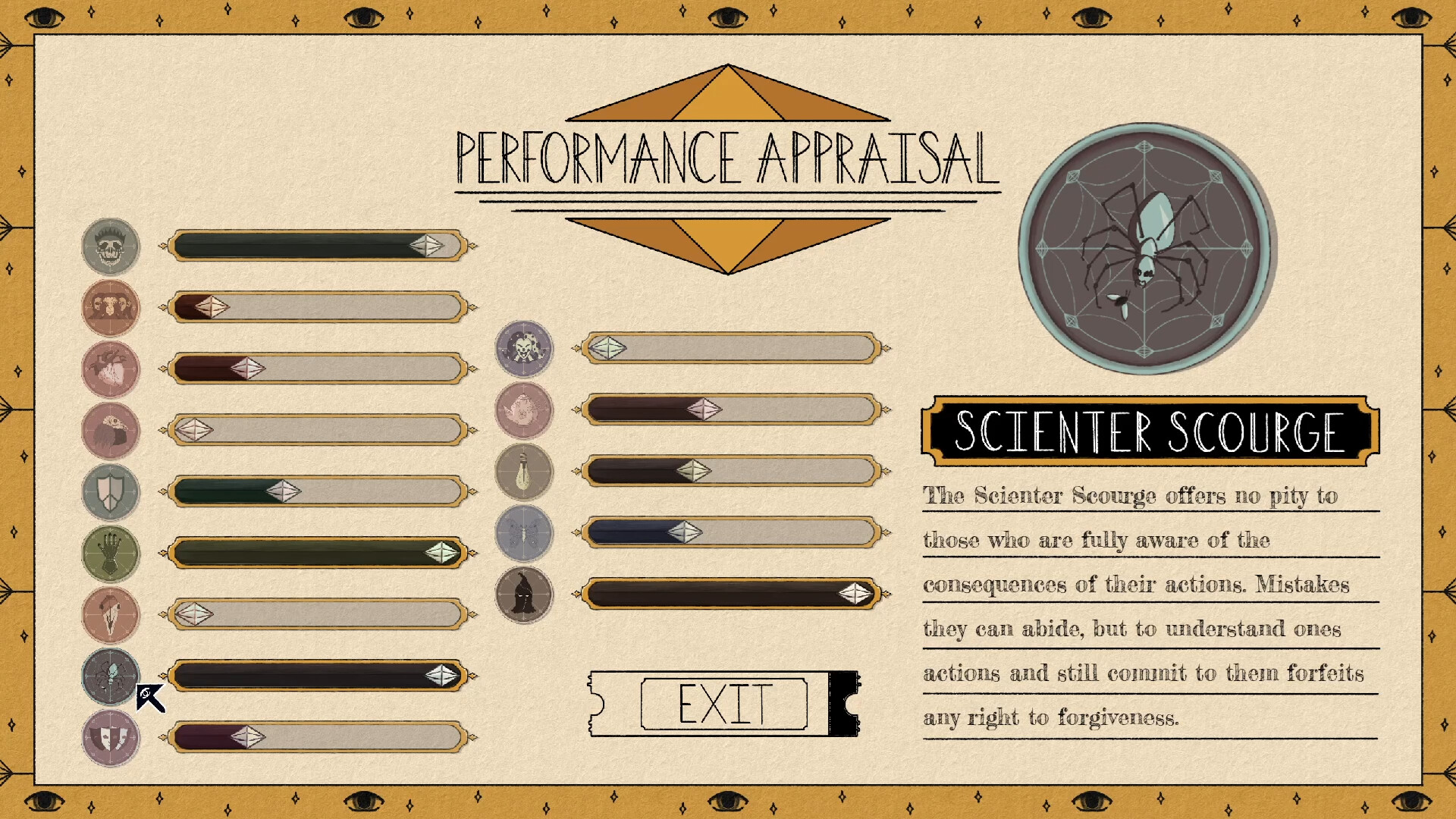This screenshot has width=1456, height=819.
Task: Click the hooded figure's progress bar
Action: coord(728,594)
